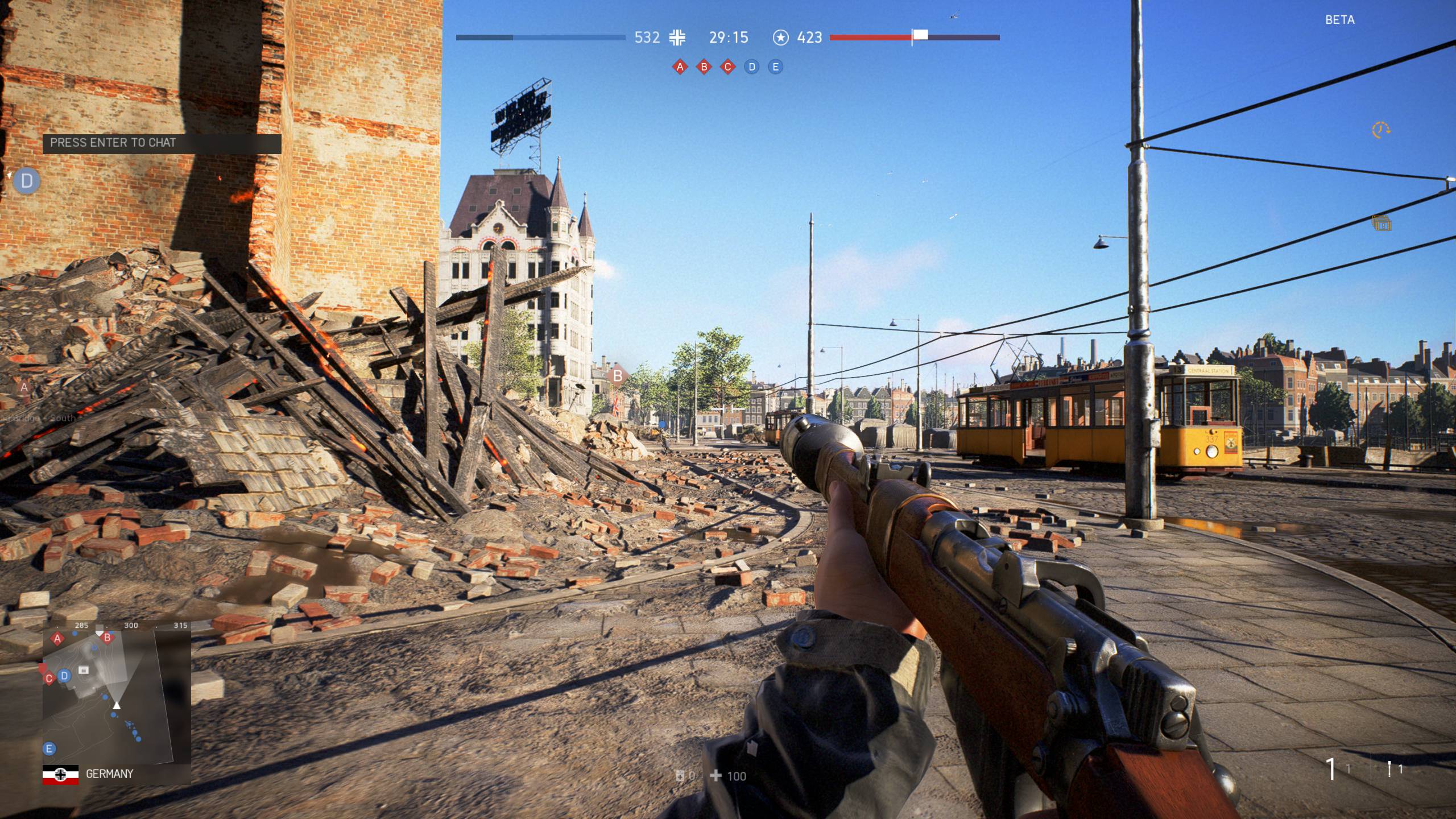Select objective A in the top capture-point row
1456x819 pixels.
click(x=680, y=67)
